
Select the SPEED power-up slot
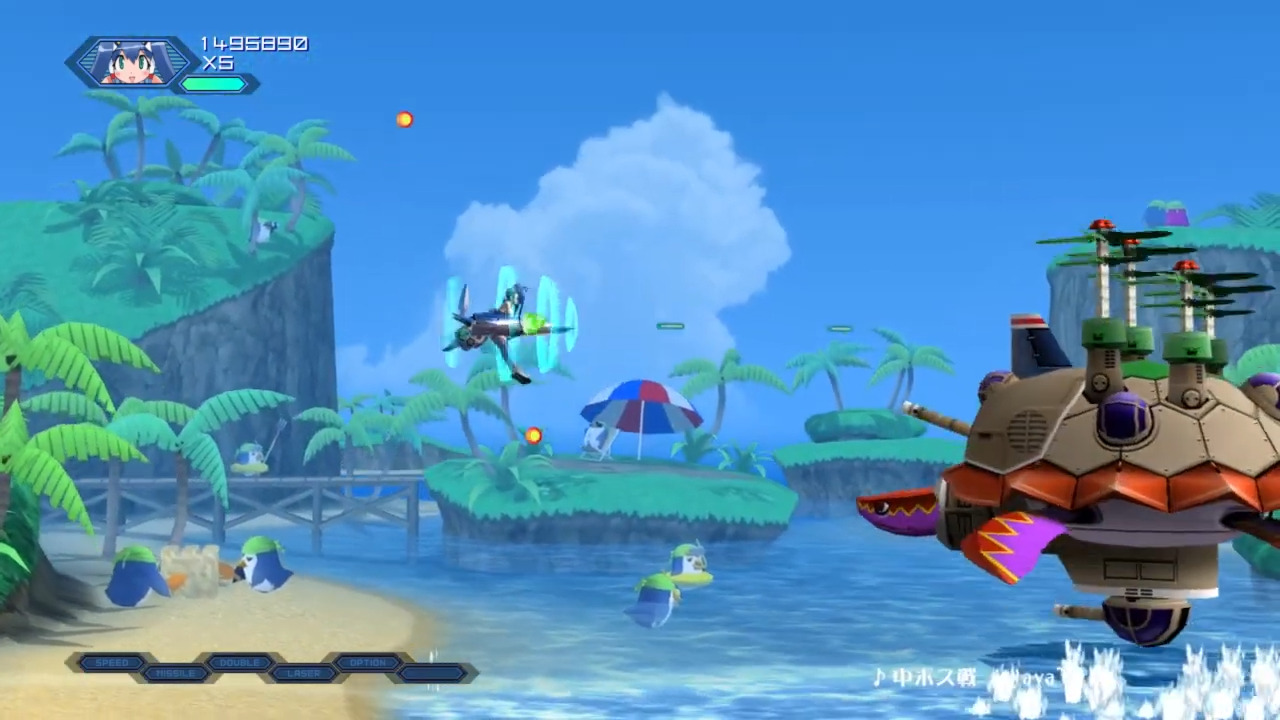112,662
